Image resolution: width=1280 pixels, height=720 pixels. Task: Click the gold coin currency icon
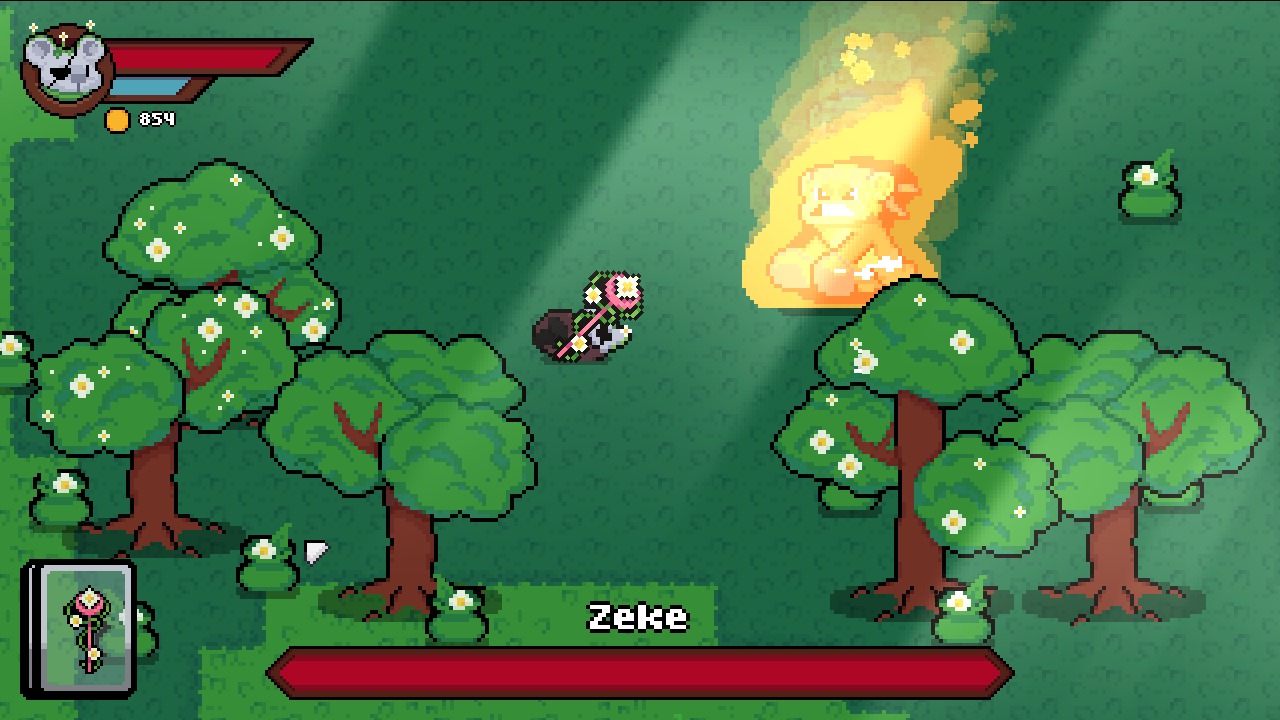pos(119,122)
